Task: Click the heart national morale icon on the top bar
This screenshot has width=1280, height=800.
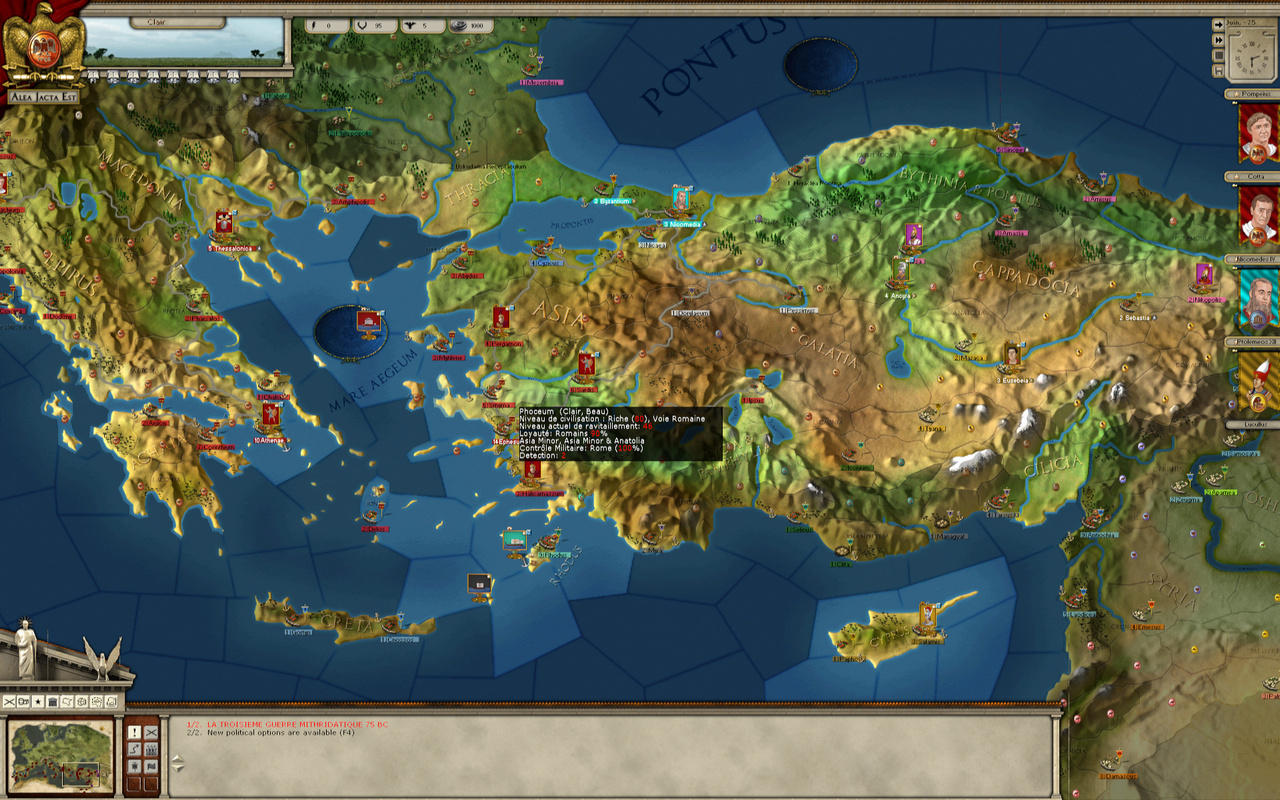Action: 362,26
